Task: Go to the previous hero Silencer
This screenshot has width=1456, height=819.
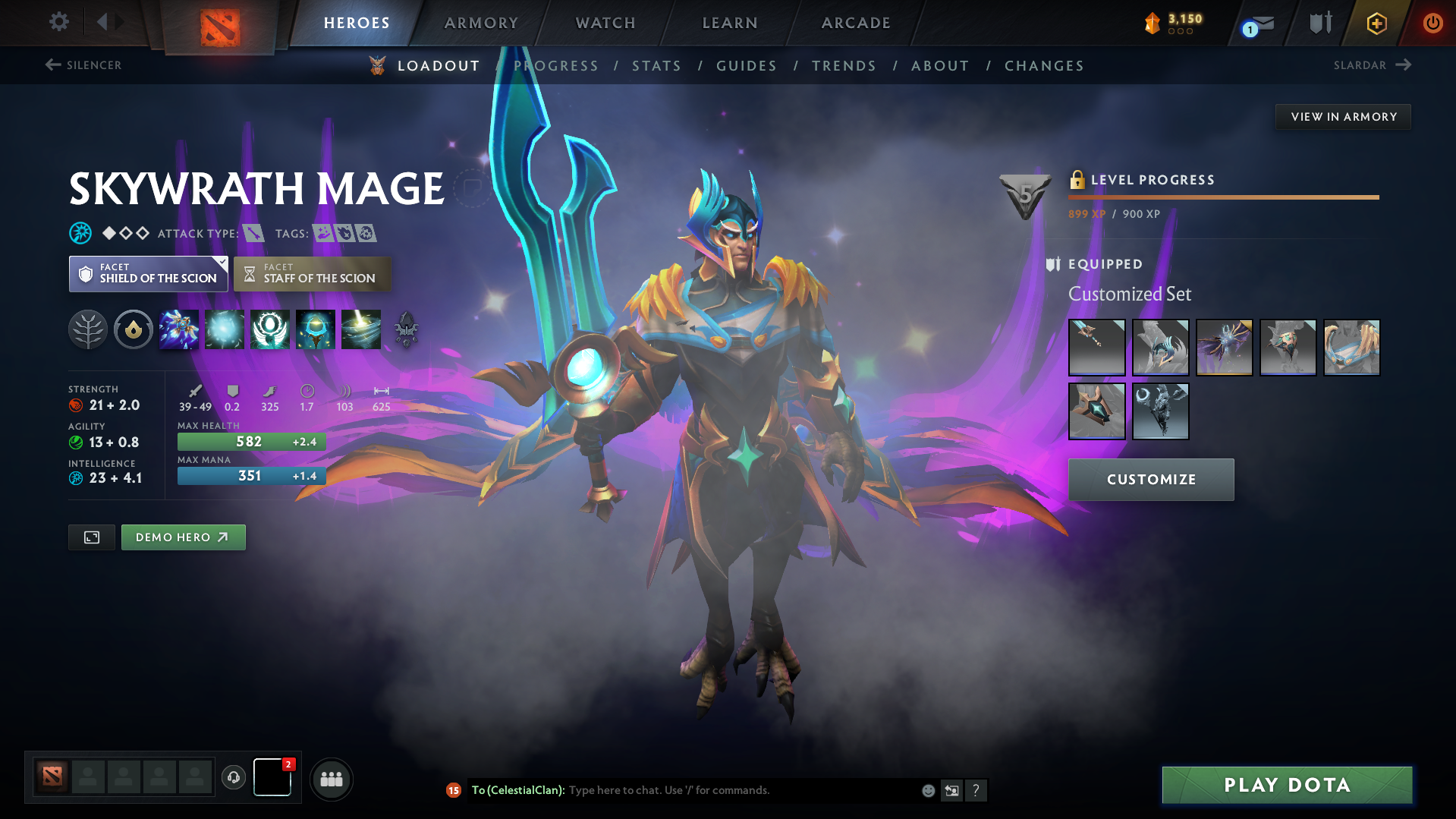Action: tap(83, 65)
